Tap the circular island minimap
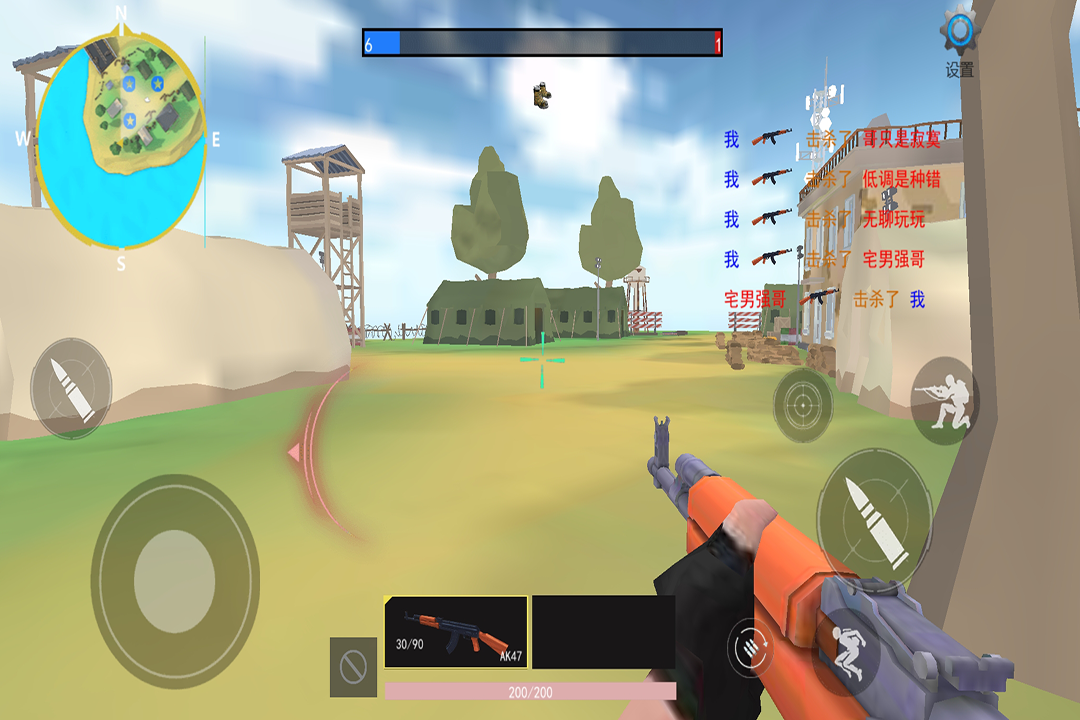The width and height of the screenshot is (1080, 720). (x=121, y=138)
